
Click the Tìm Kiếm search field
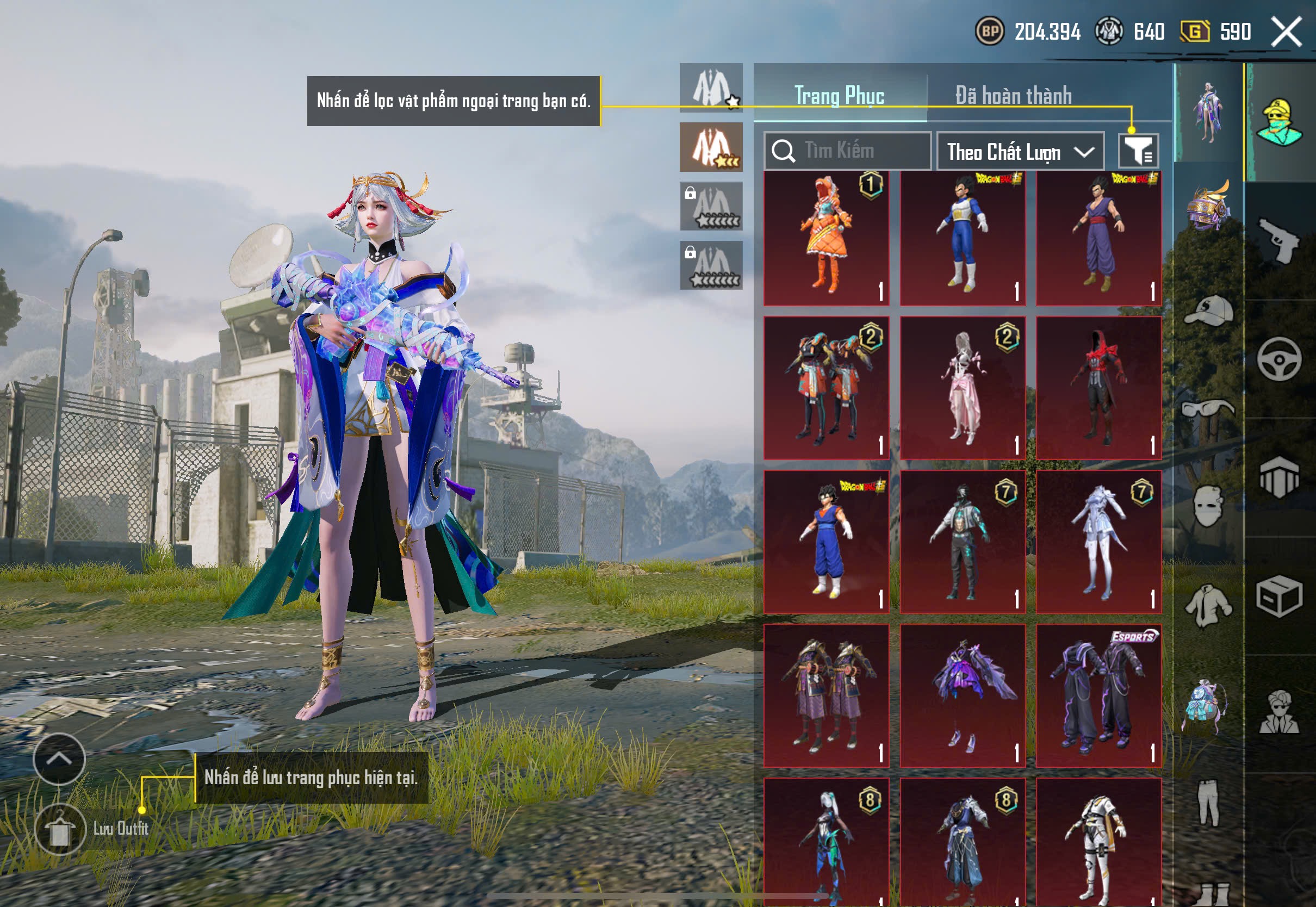(847, 151)
